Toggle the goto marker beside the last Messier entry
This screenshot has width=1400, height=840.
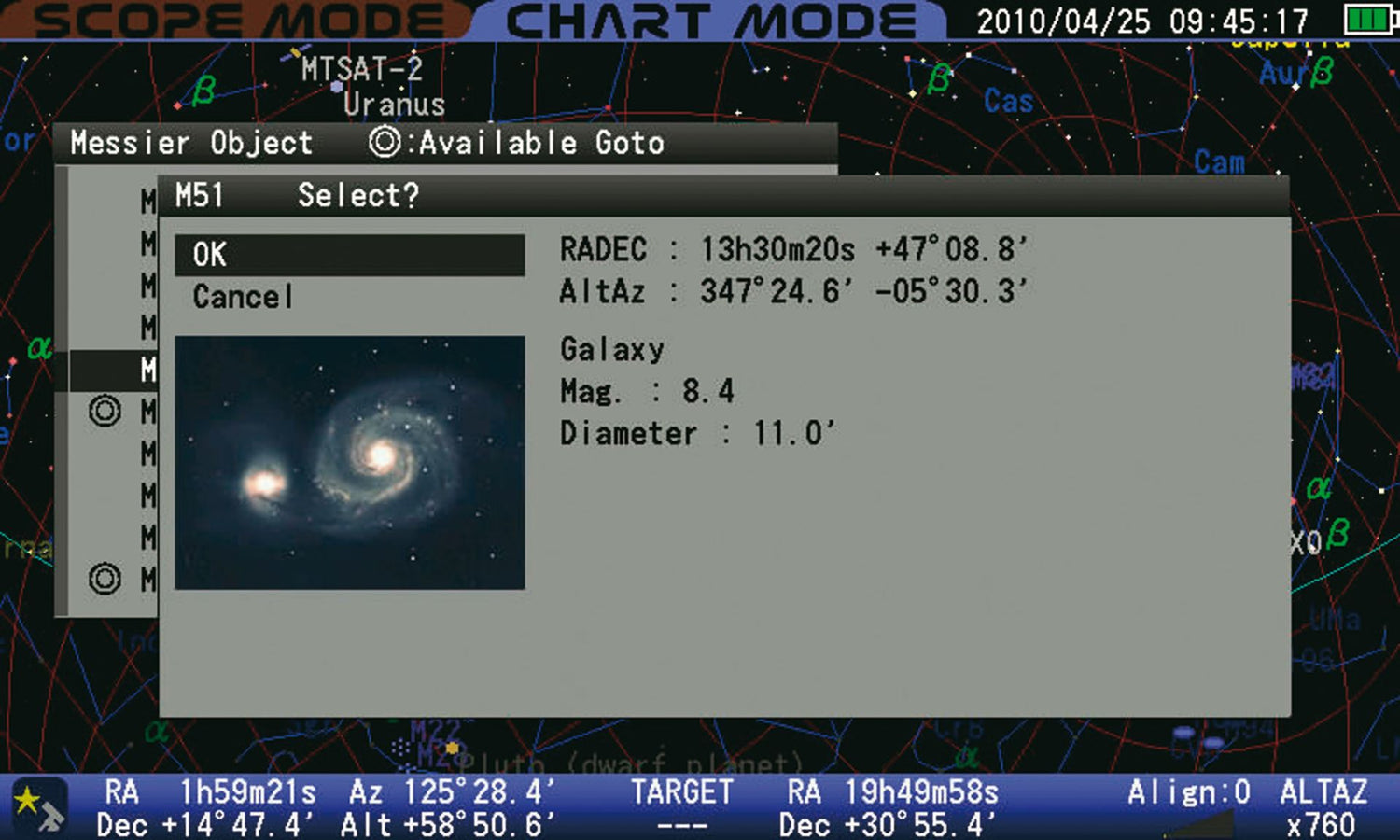point(105,579)
